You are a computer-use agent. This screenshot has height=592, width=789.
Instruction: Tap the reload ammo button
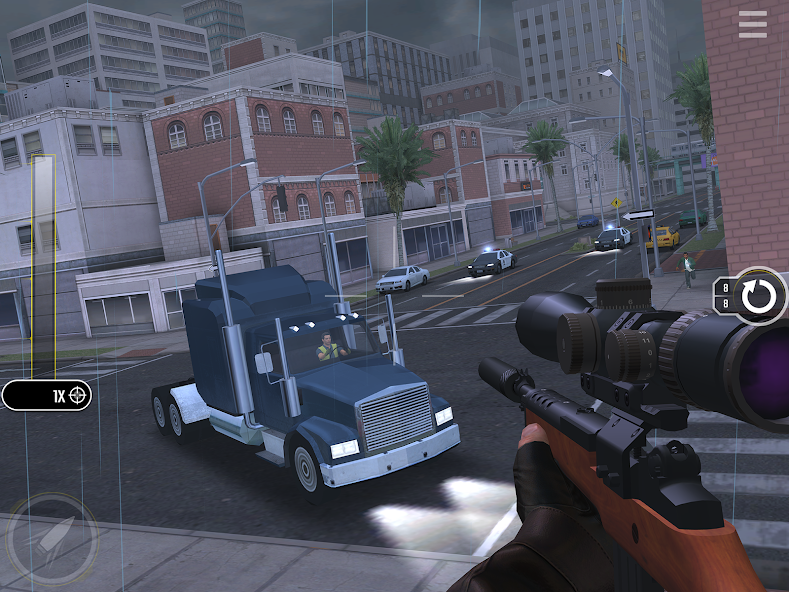pyautogui.click(x=758, y=296)
